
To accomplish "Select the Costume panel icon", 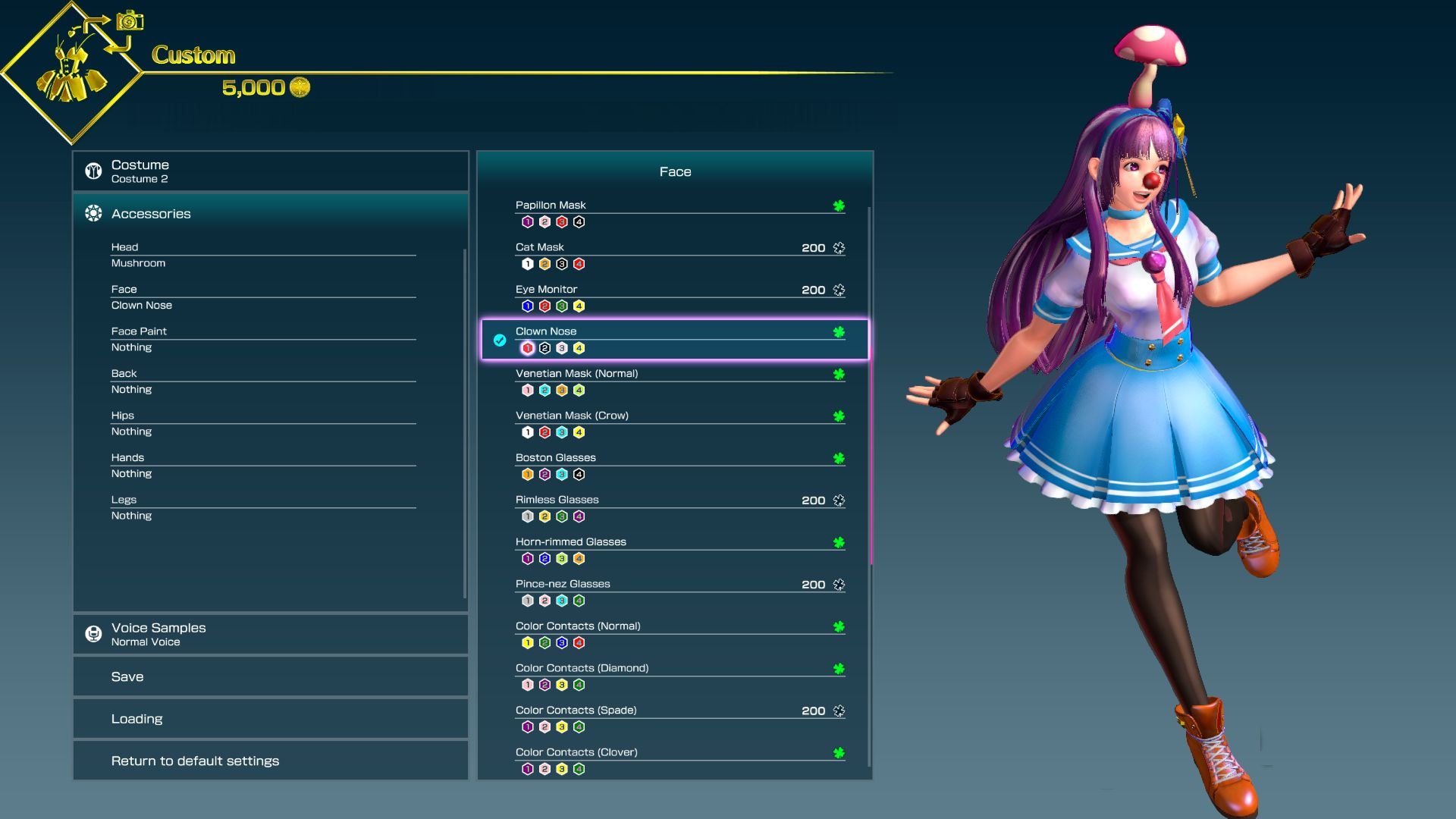I will point(93,170).
